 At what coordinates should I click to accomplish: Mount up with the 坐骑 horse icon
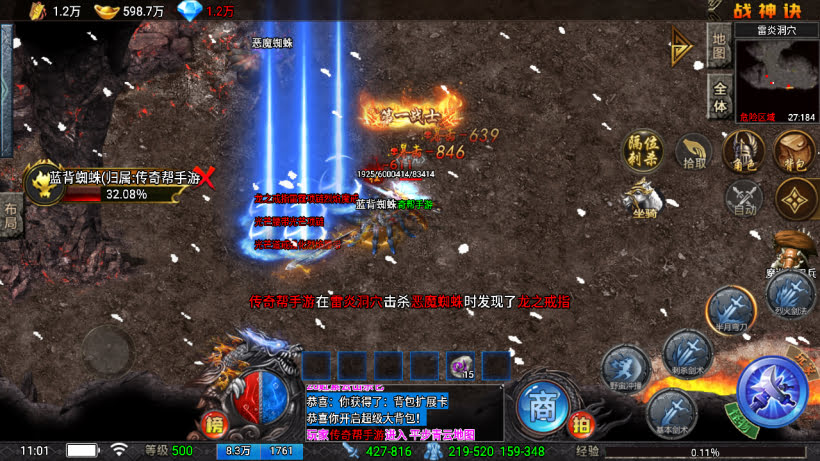click(x=644, y=196)
